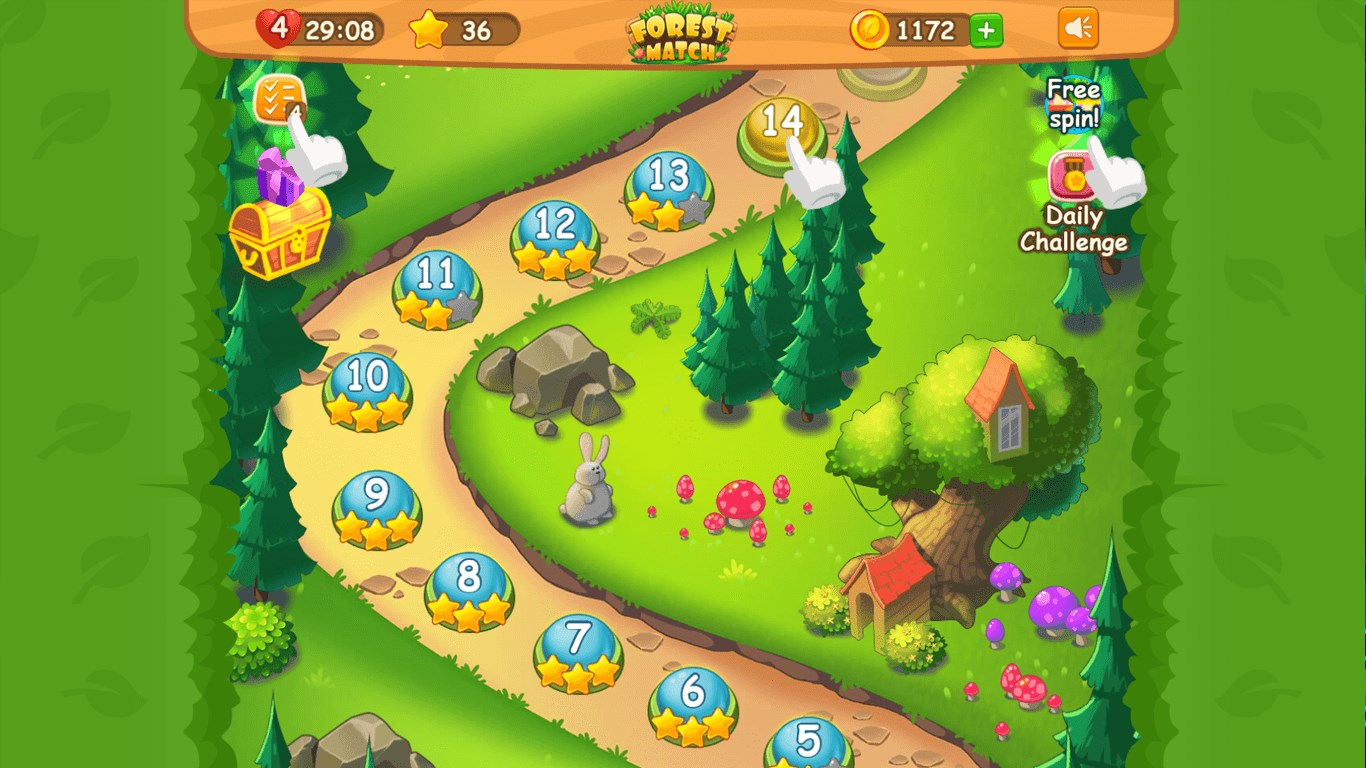Toggle the sound speaker button

pyautogui.click(x=1078, y=29)
